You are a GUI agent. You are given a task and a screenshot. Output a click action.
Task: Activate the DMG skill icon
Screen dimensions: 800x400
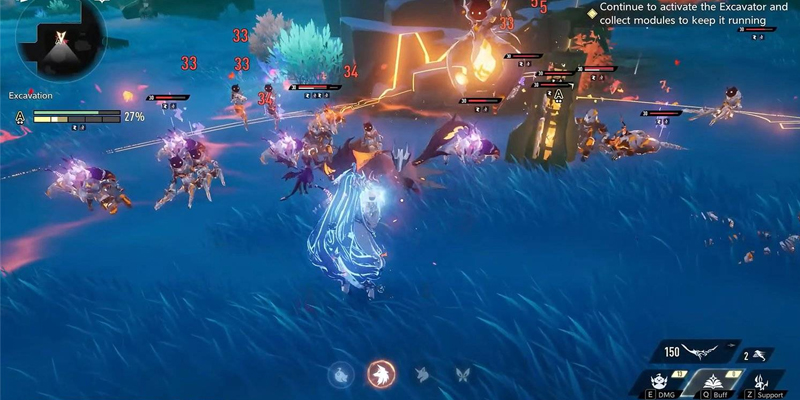point(659,382)
